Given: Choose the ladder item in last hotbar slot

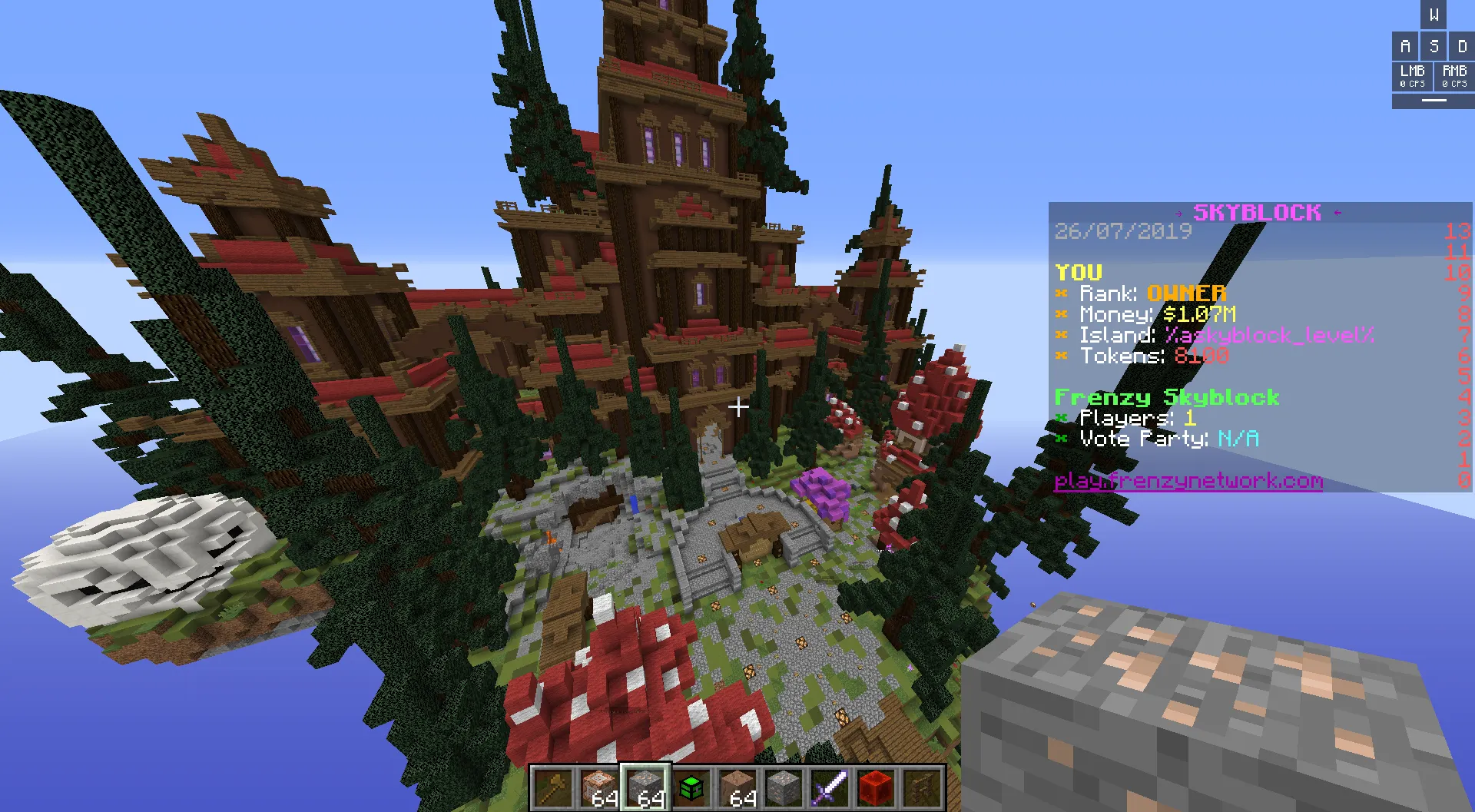Looking at the screenshot, I should click(x=922, y=787).
